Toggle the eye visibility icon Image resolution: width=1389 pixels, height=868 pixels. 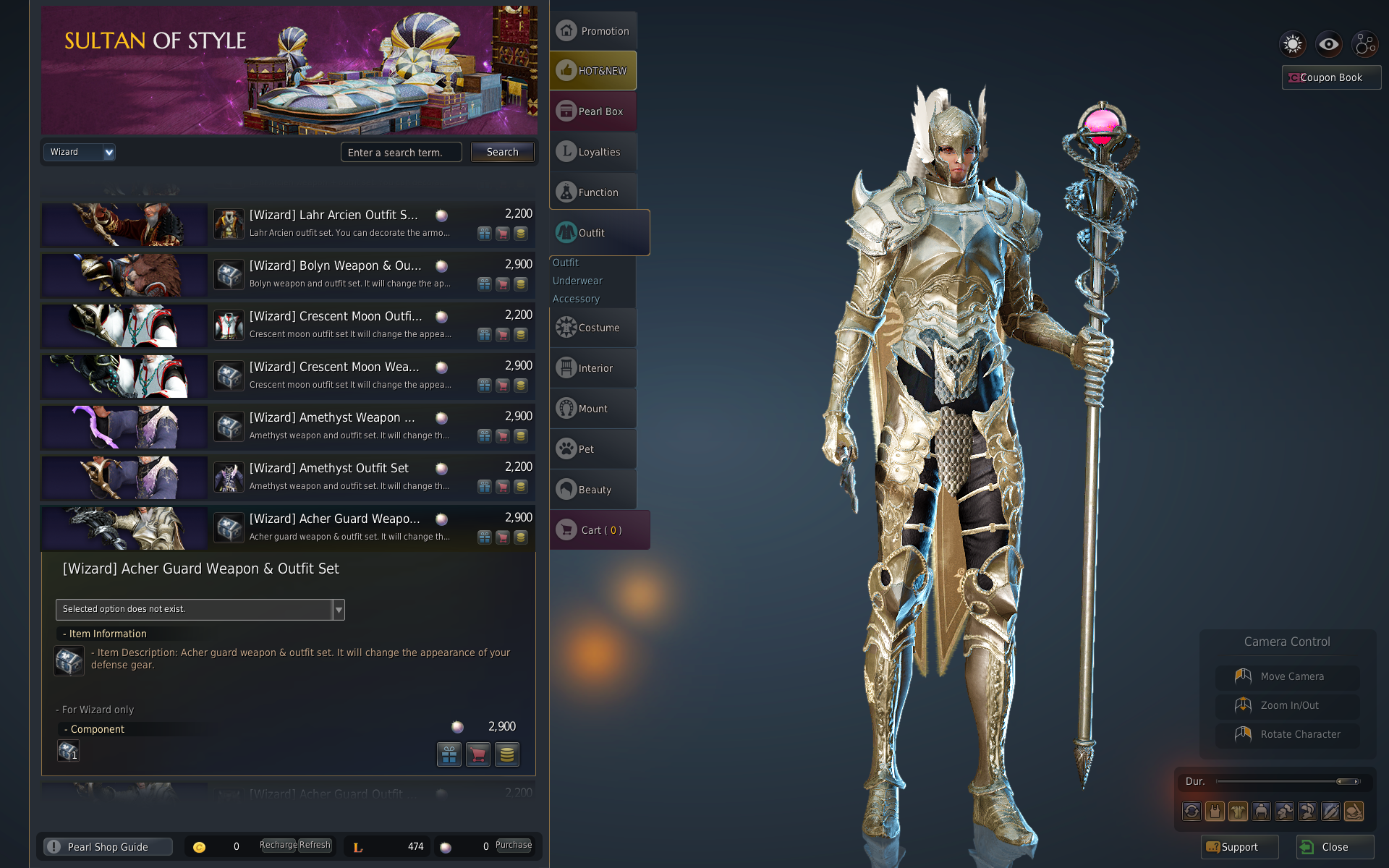coord(1328,44)
